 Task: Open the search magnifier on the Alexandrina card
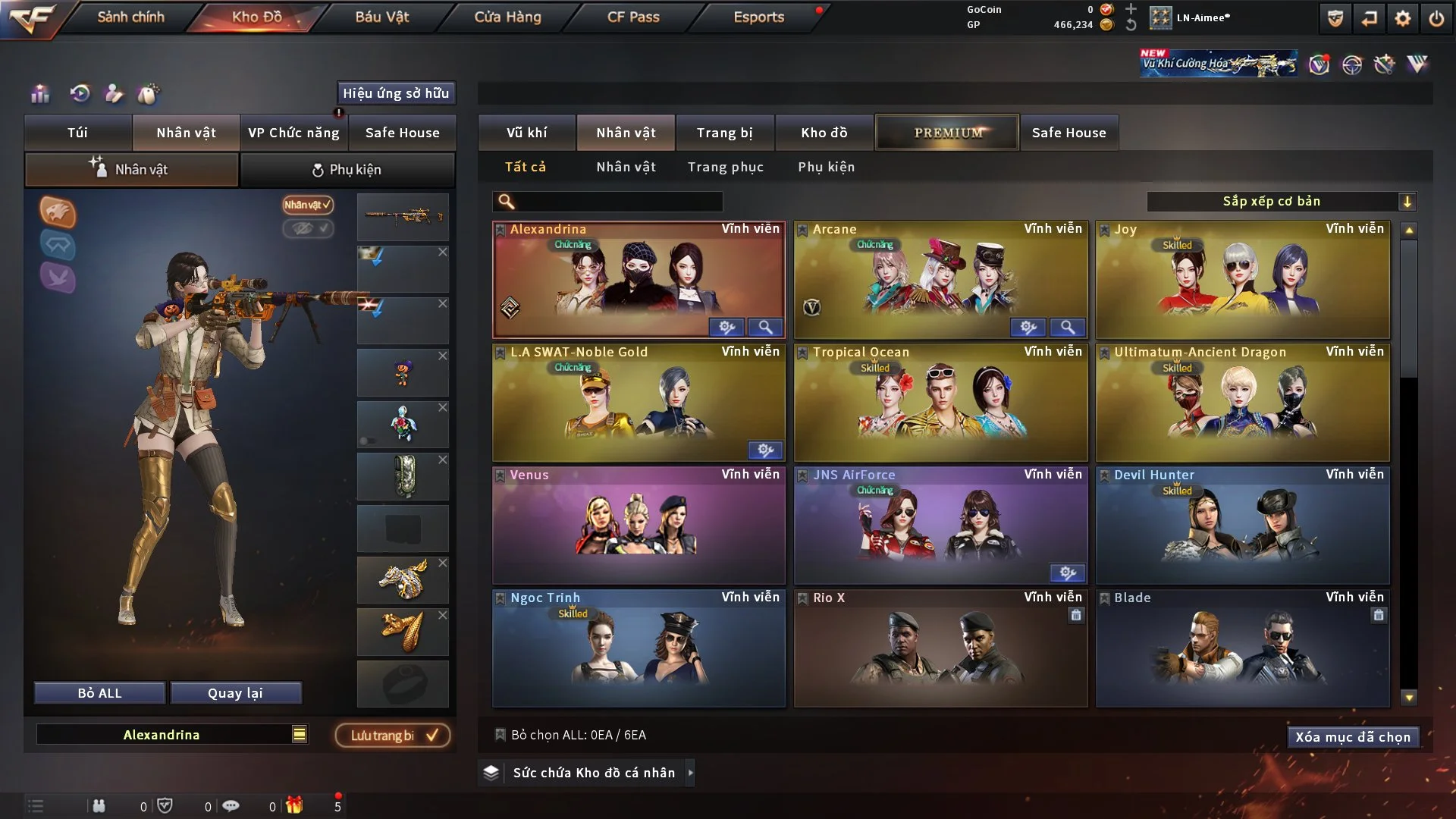pyautogui.click(x=766, y=327)
